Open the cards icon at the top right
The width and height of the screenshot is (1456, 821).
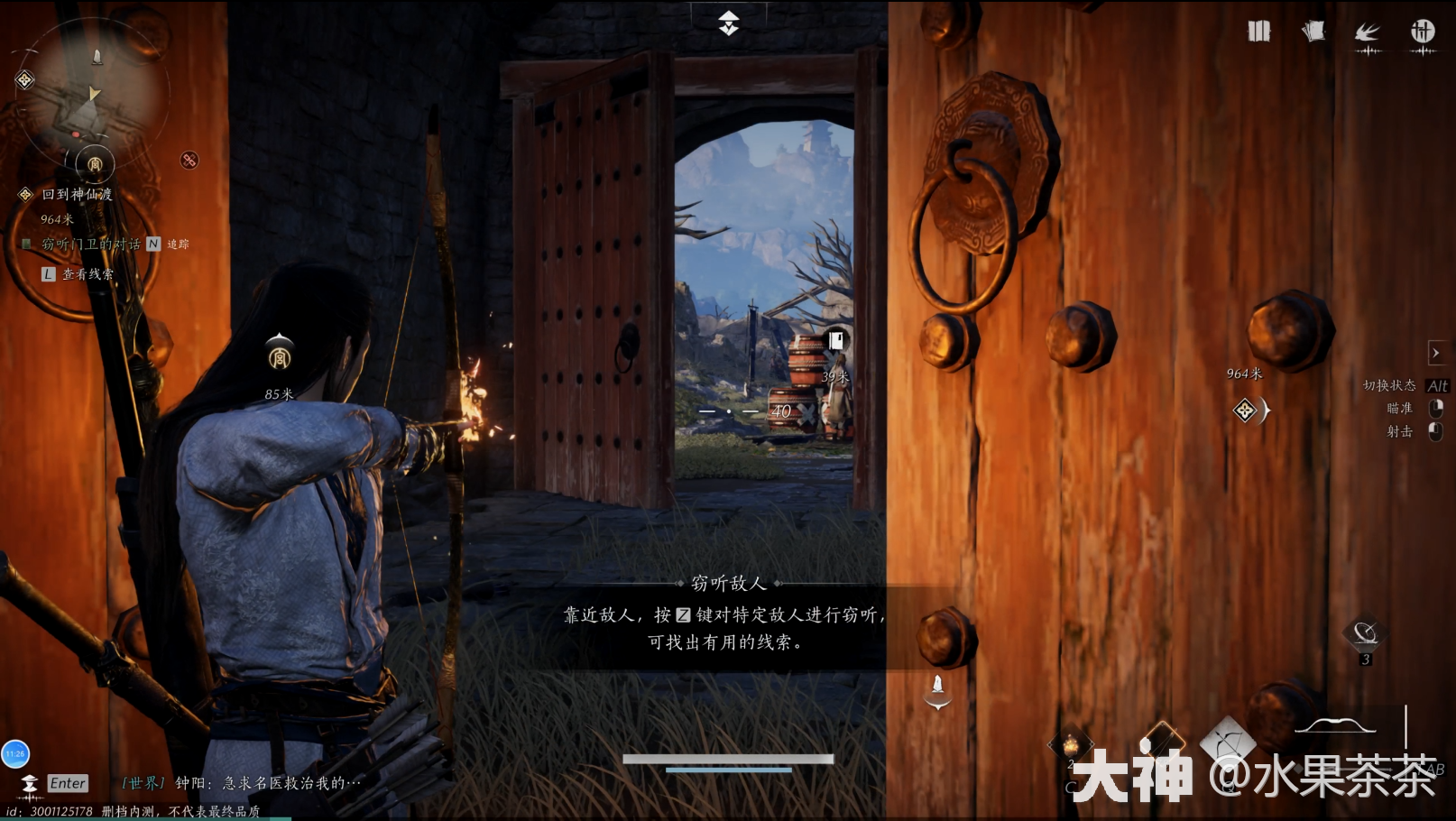(1313, 30)
